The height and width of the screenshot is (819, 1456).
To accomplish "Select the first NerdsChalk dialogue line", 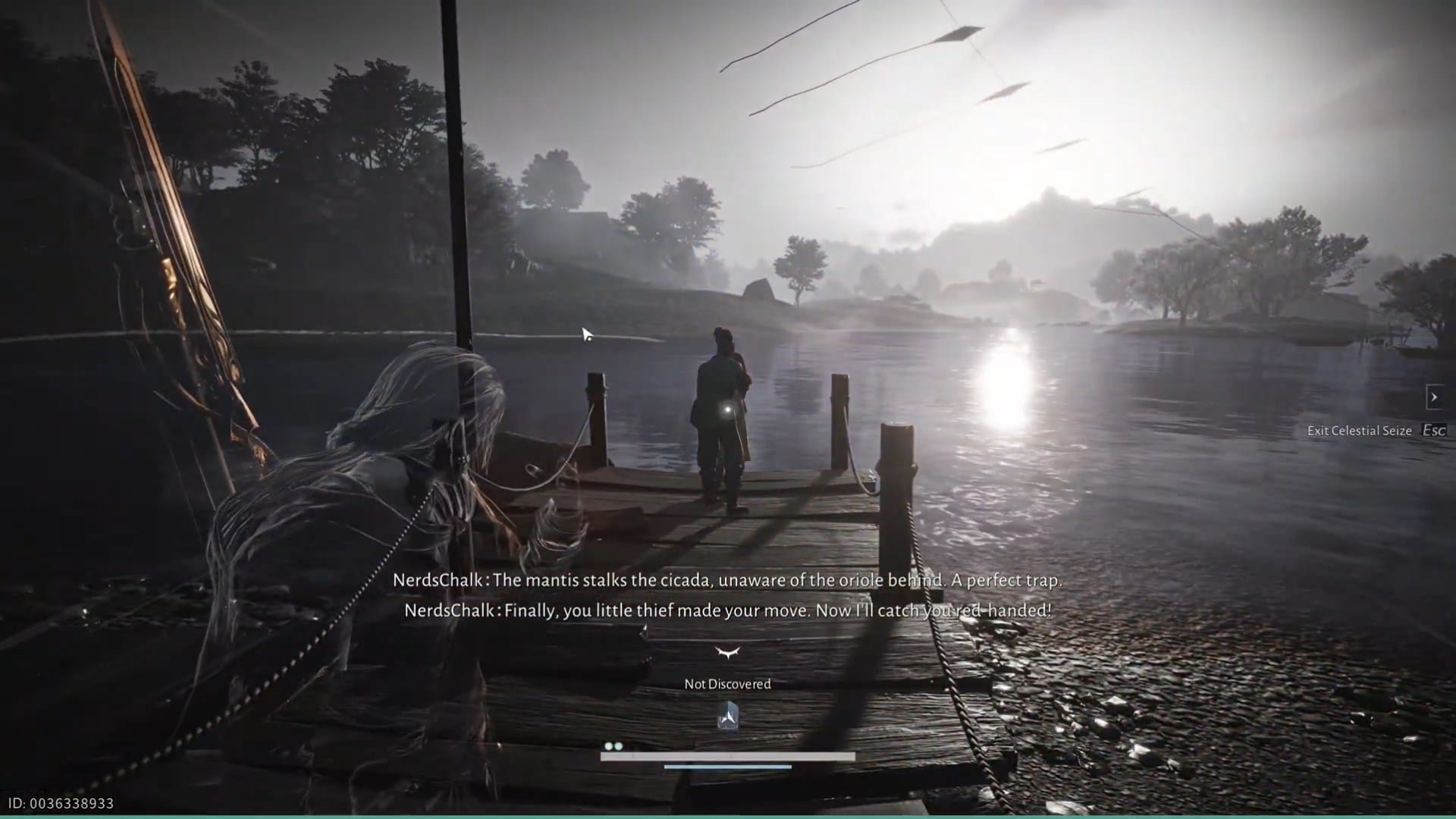I will [728, 580].
